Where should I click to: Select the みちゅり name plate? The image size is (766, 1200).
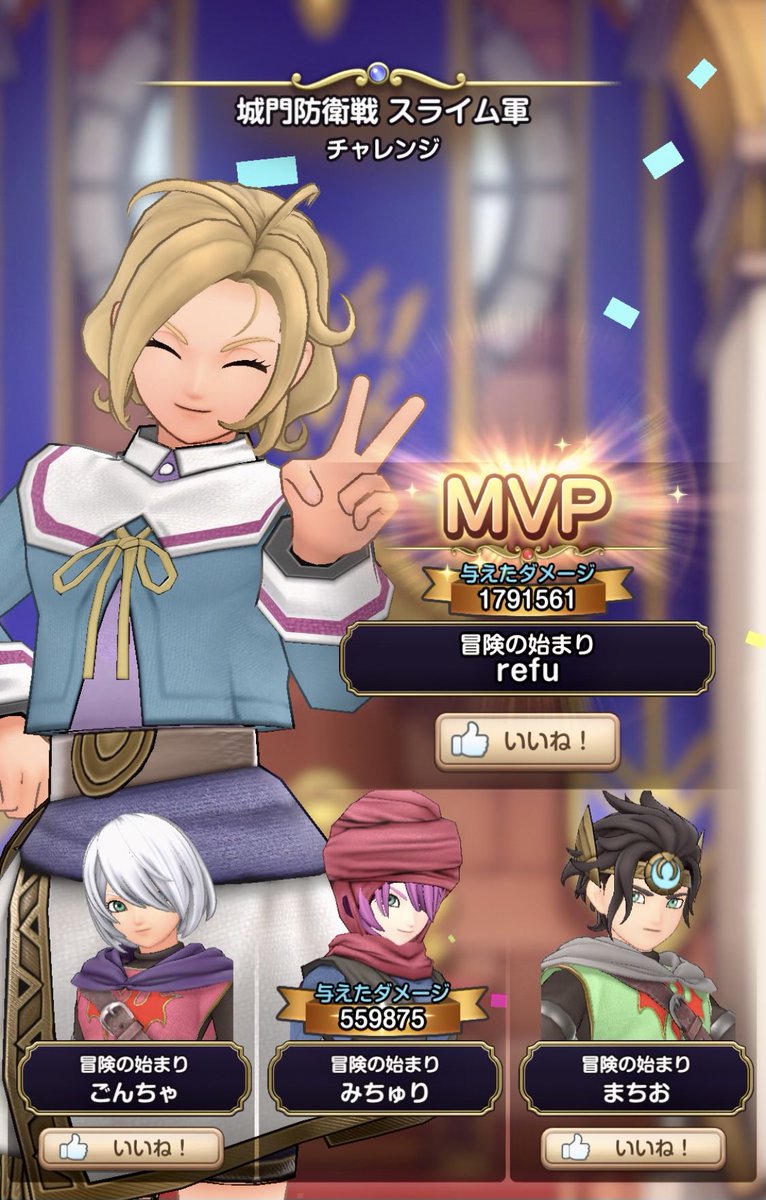(x=385, y=1079)
